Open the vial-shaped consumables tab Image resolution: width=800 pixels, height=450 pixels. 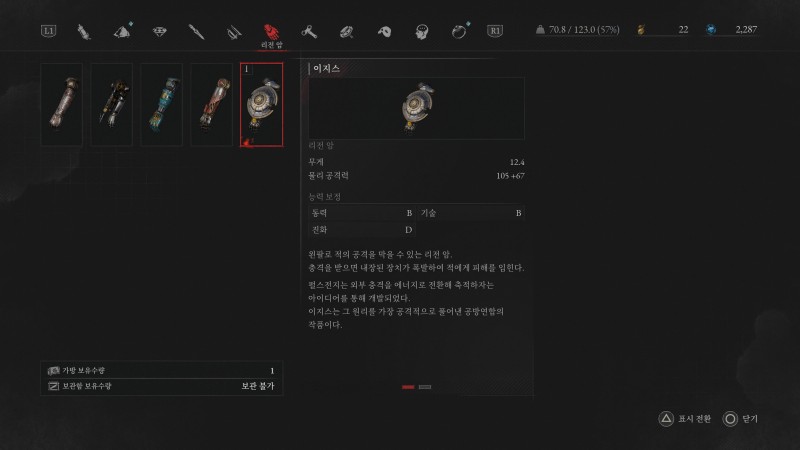click(84, 32)
